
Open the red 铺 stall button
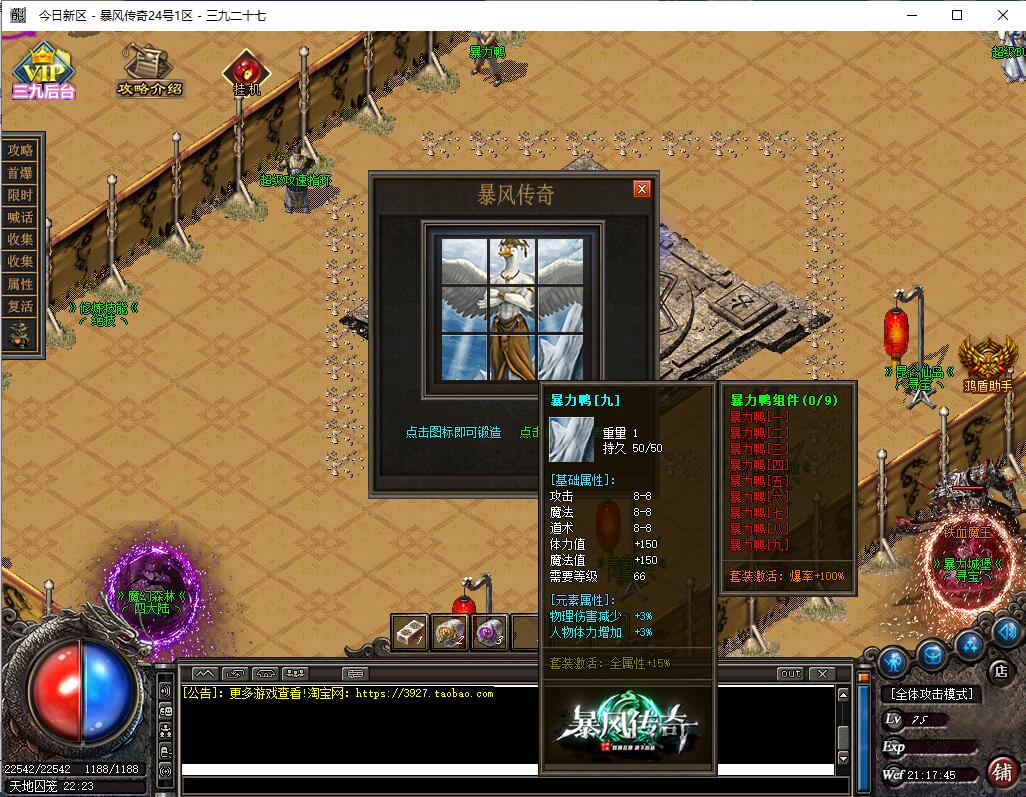[999, 771]
